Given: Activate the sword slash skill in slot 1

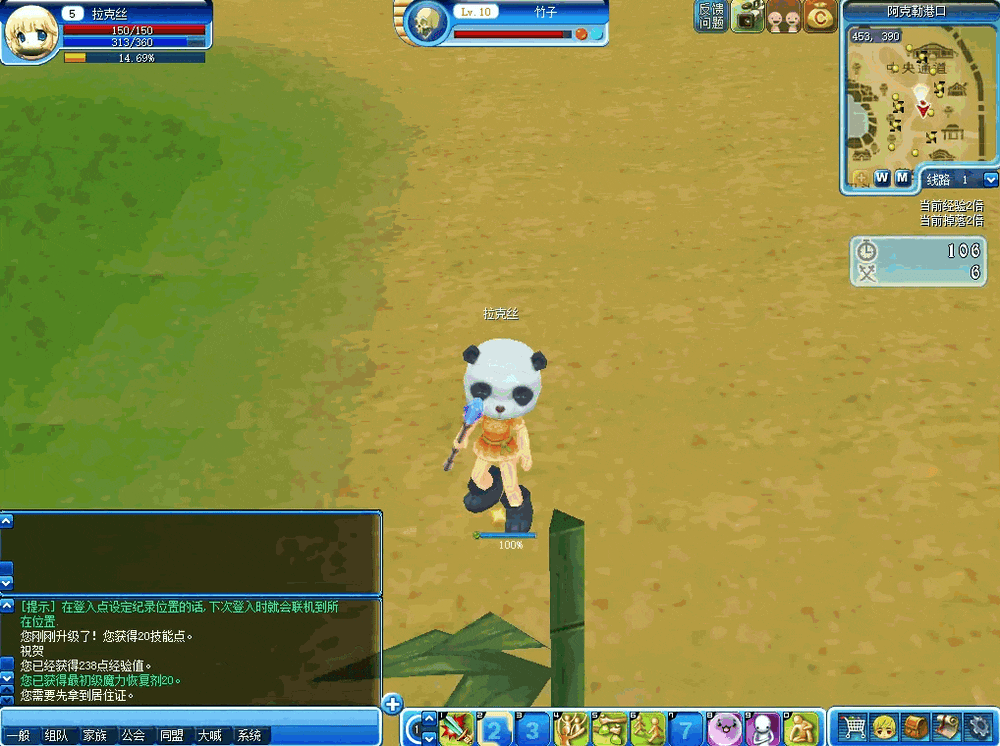Looking at the screenshot, I should pos(458,728).
